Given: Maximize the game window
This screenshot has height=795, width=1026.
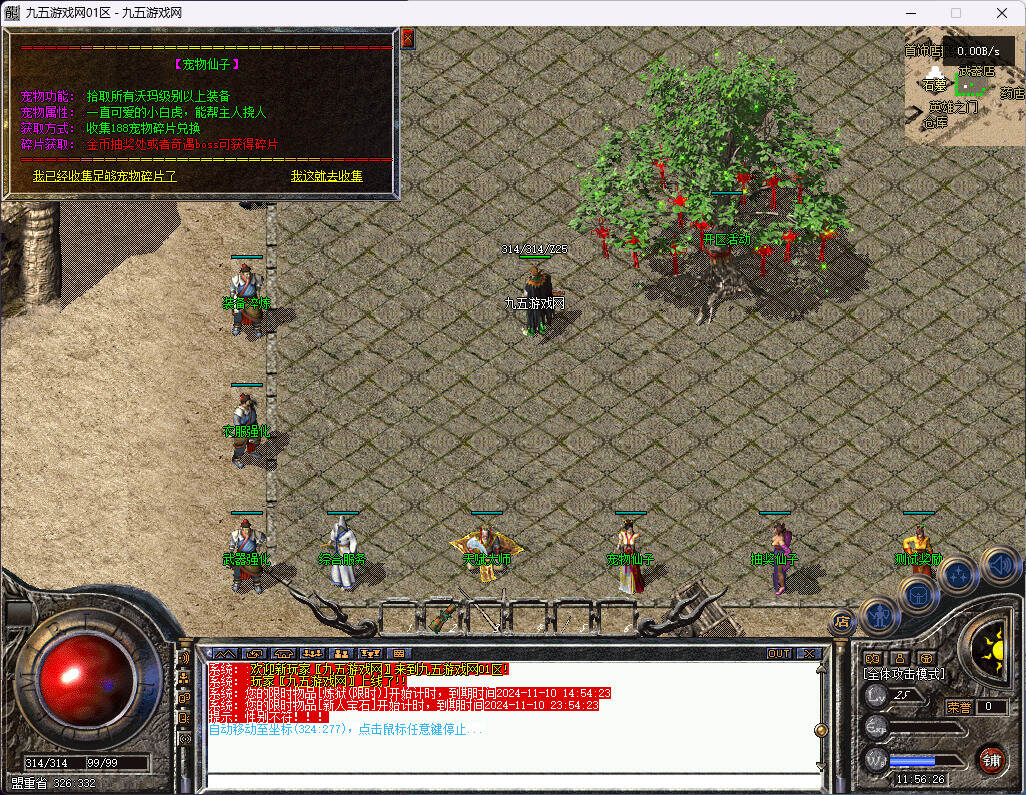Looking at the screenshot, I should click(x=956, y=13).
